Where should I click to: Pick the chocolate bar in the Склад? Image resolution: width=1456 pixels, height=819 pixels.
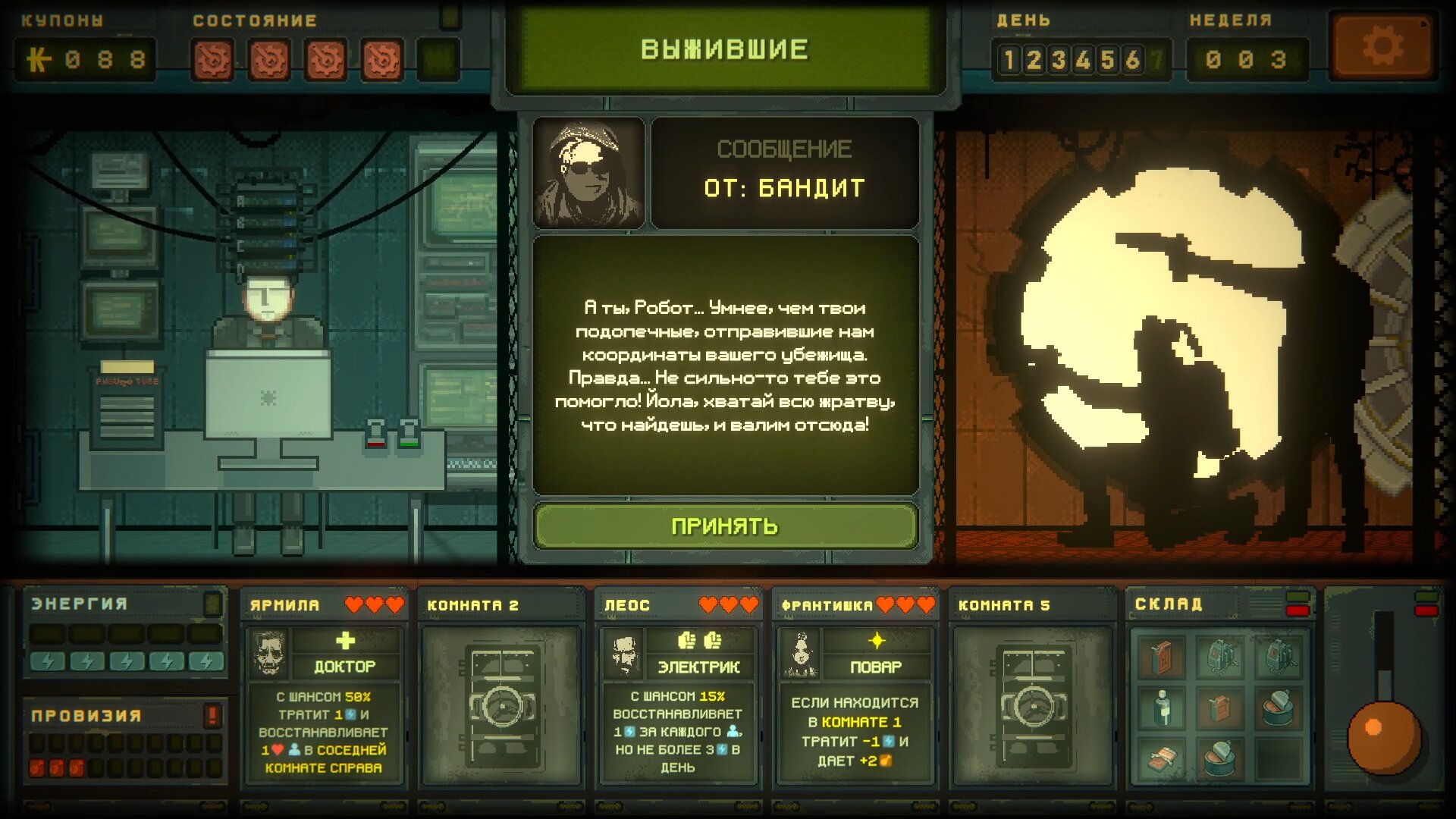1162,759
